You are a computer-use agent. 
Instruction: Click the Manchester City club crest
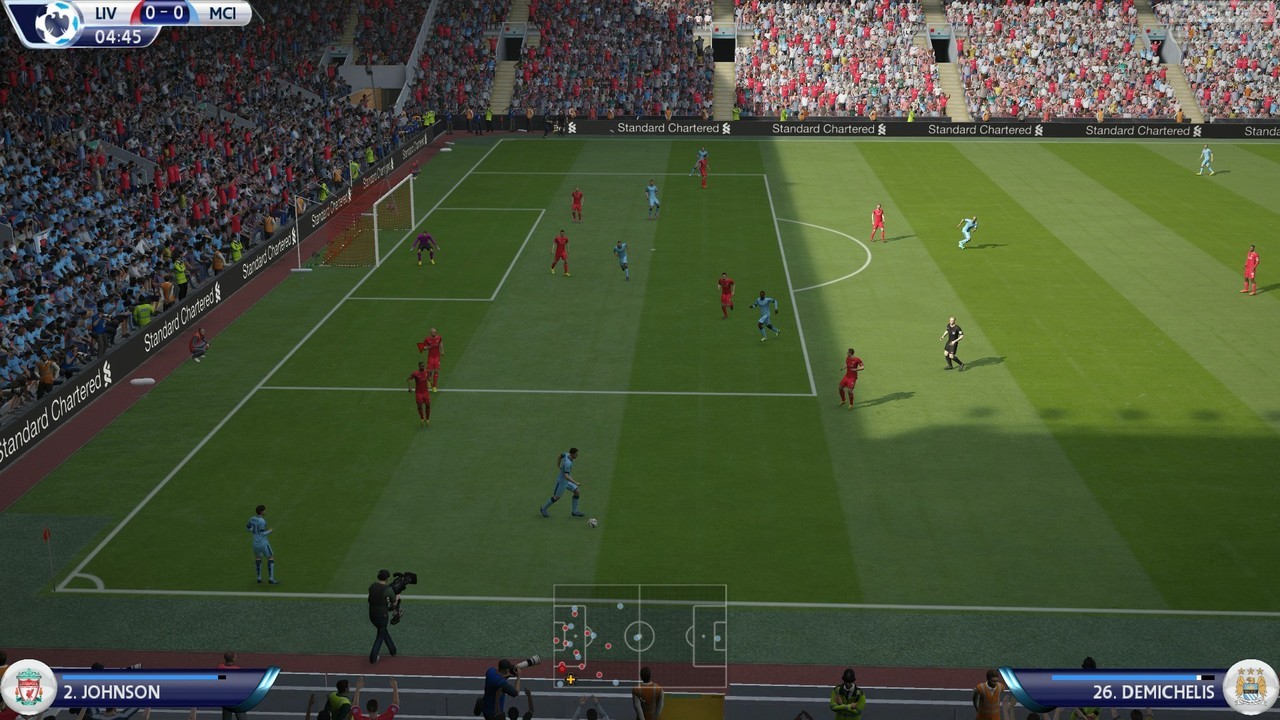1251,688
